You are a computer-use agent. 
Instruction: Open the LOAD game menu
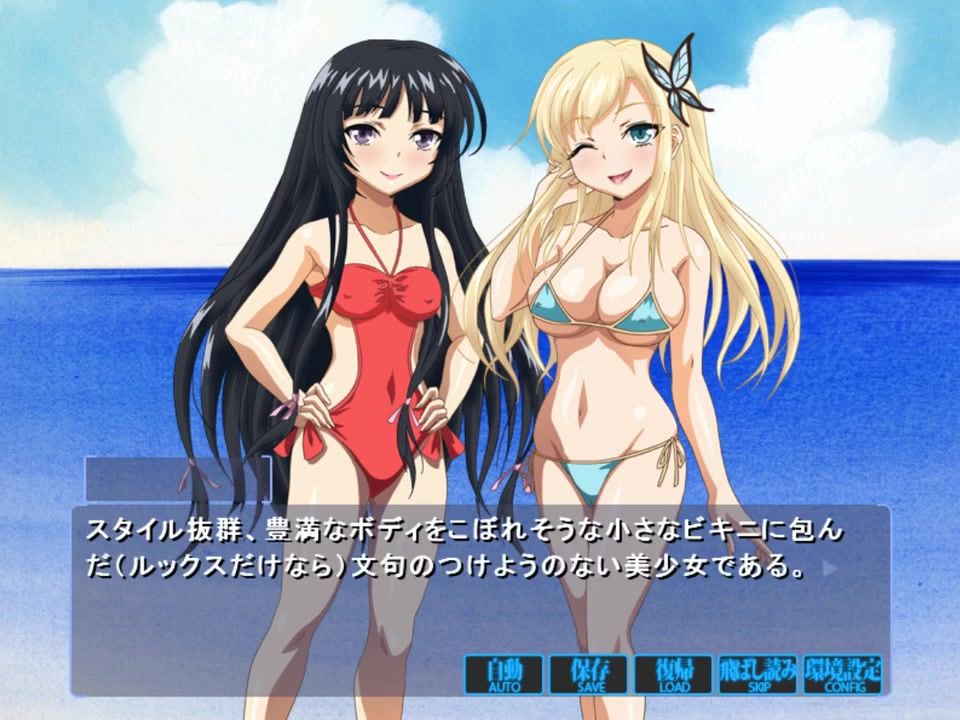click(x=673, y=675)
